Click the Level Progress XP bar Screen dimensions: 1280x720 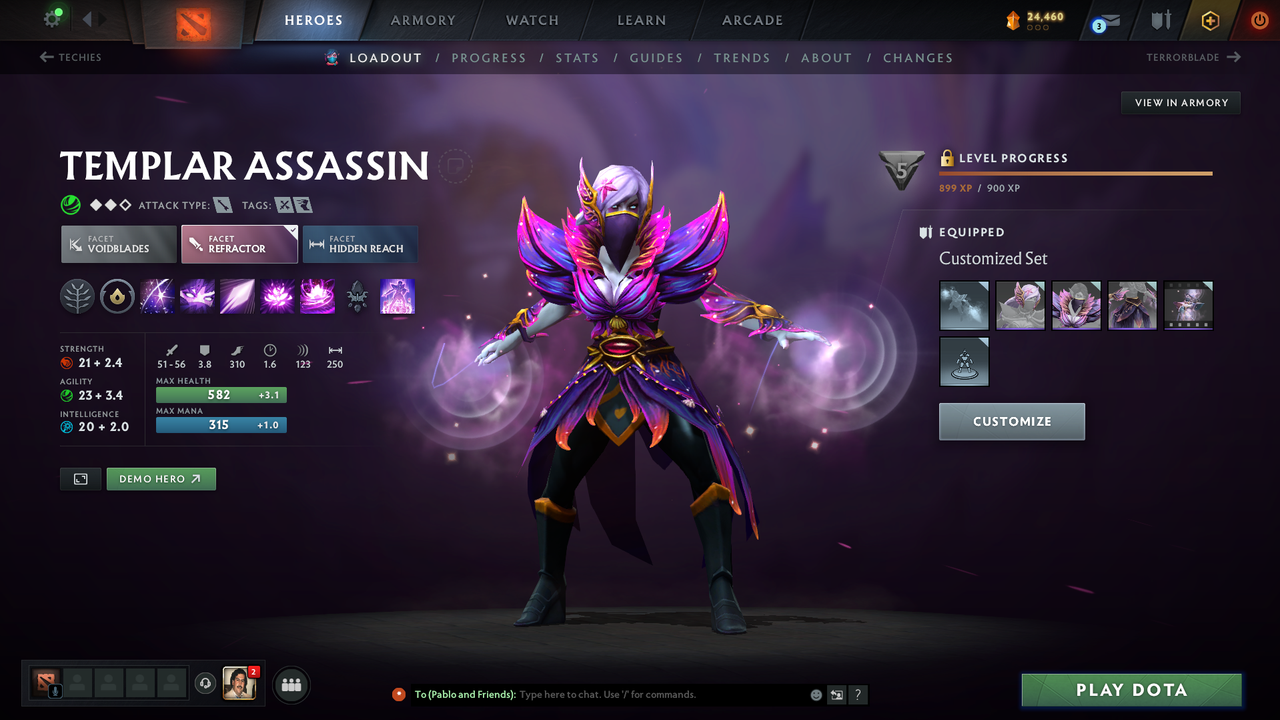coord(1075,172)
